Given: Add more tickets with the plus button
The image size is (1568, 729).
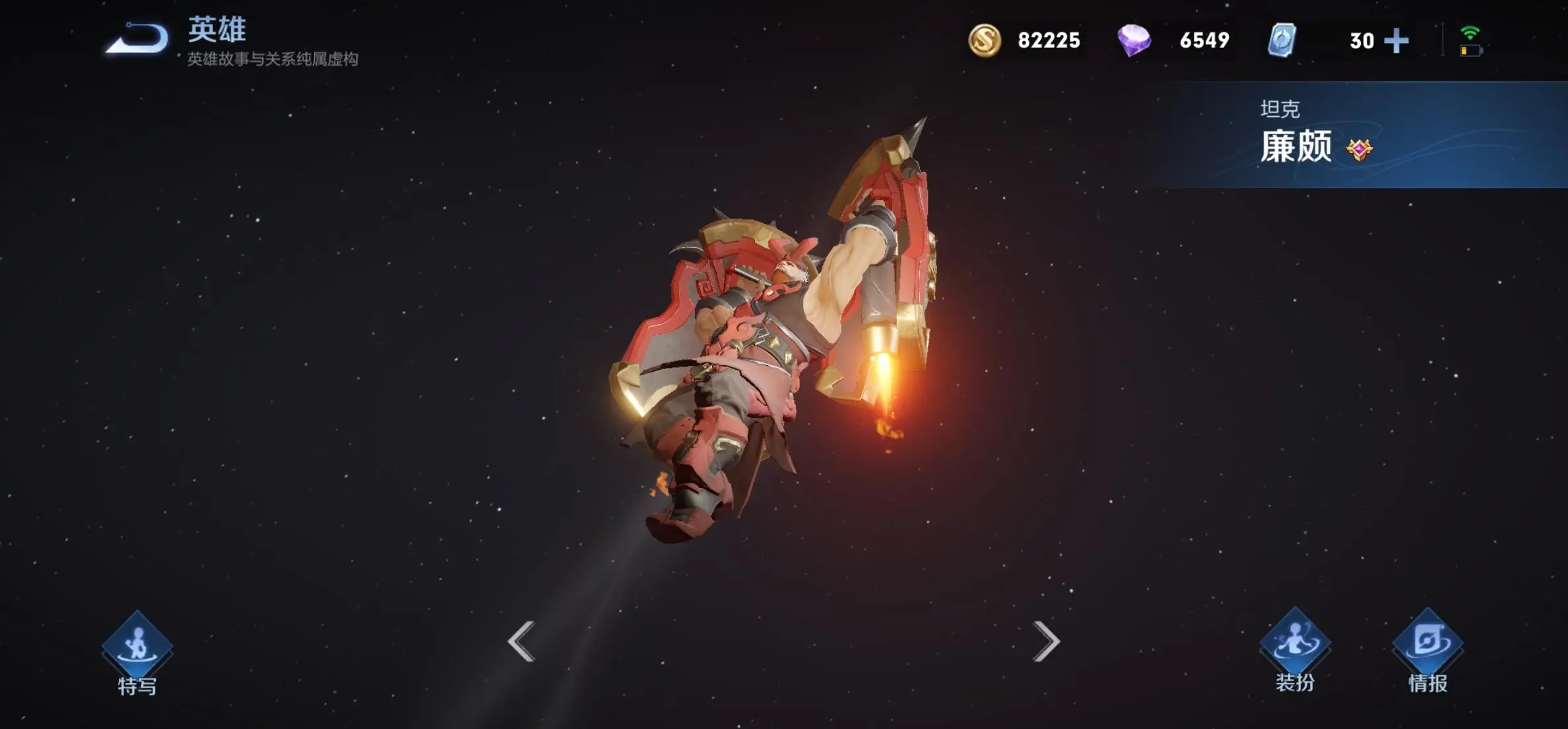Looking at the screenshot, I should tap(1396, 41).
